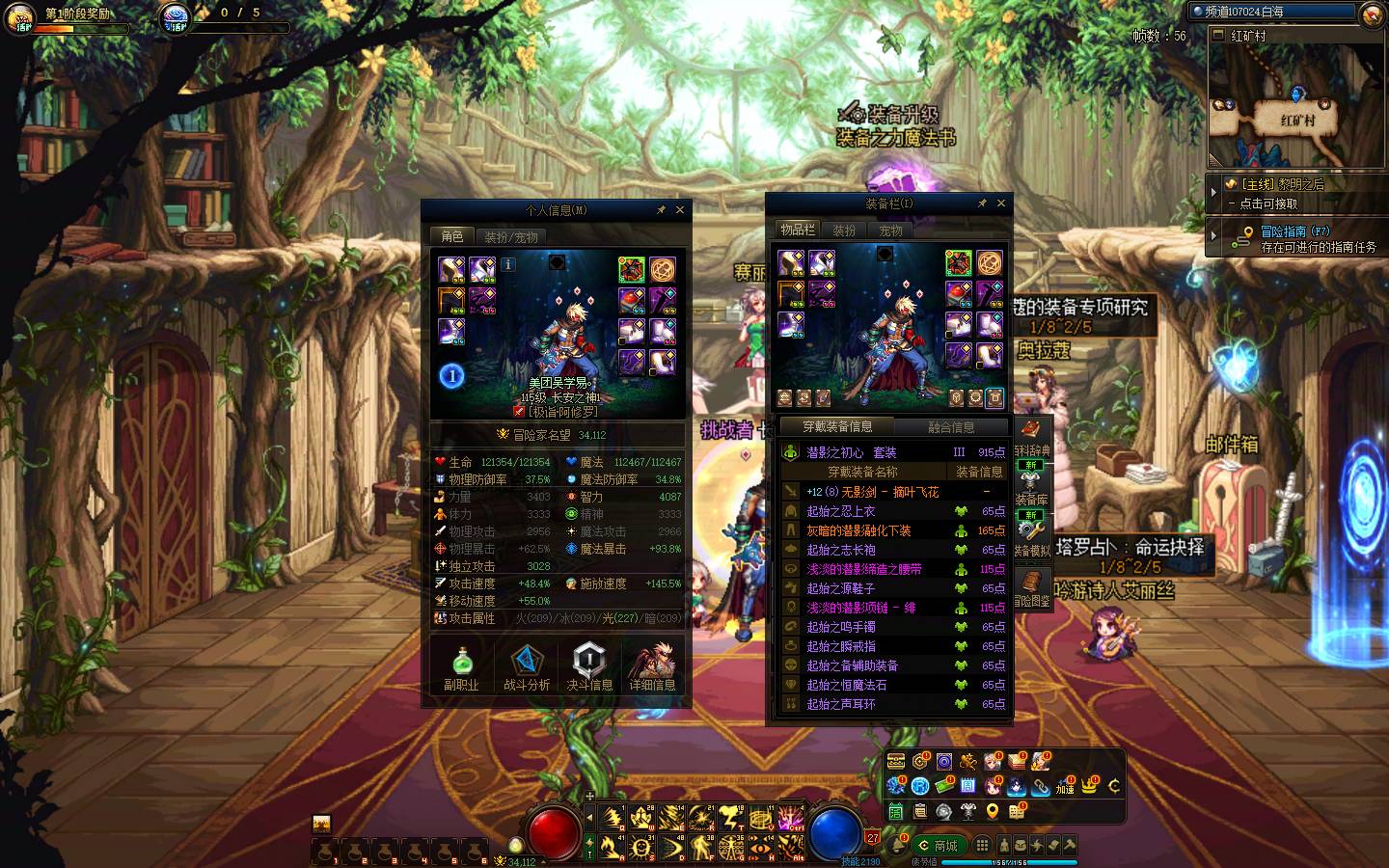Open the 商城 shop
The height and width of the screenshot is (868, 1389).
tap(939, 846)
